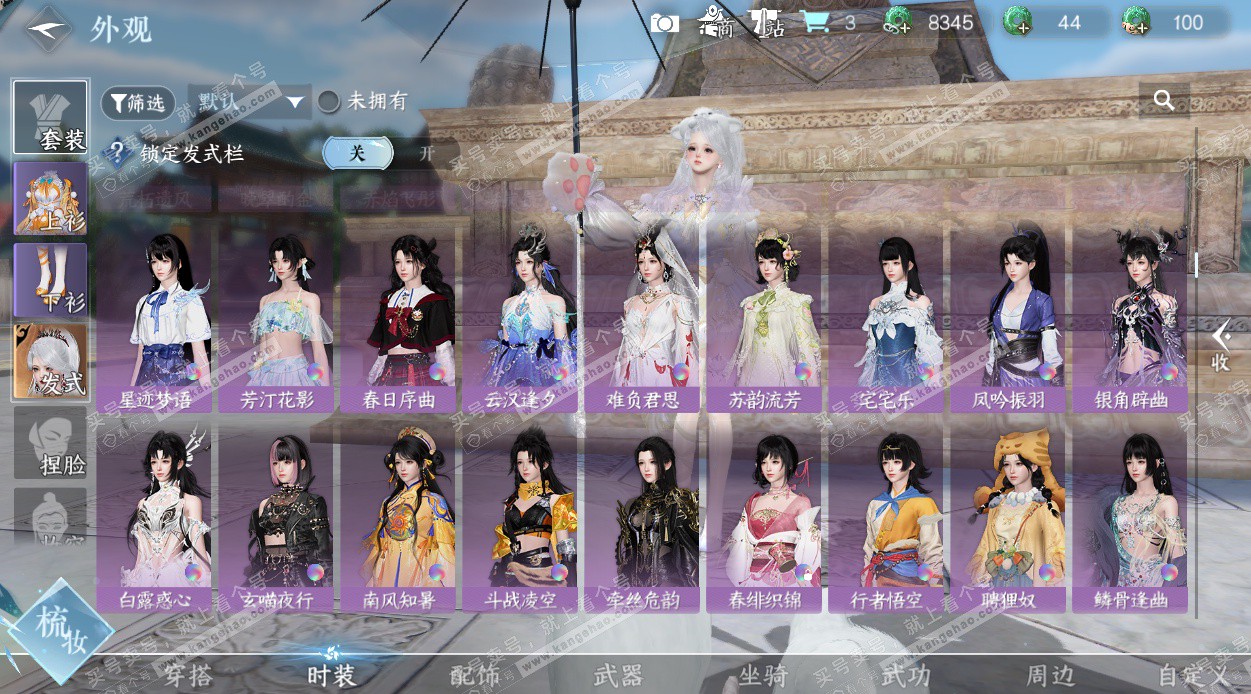Open the 筛选 filter button

click(x=138, y=102)
